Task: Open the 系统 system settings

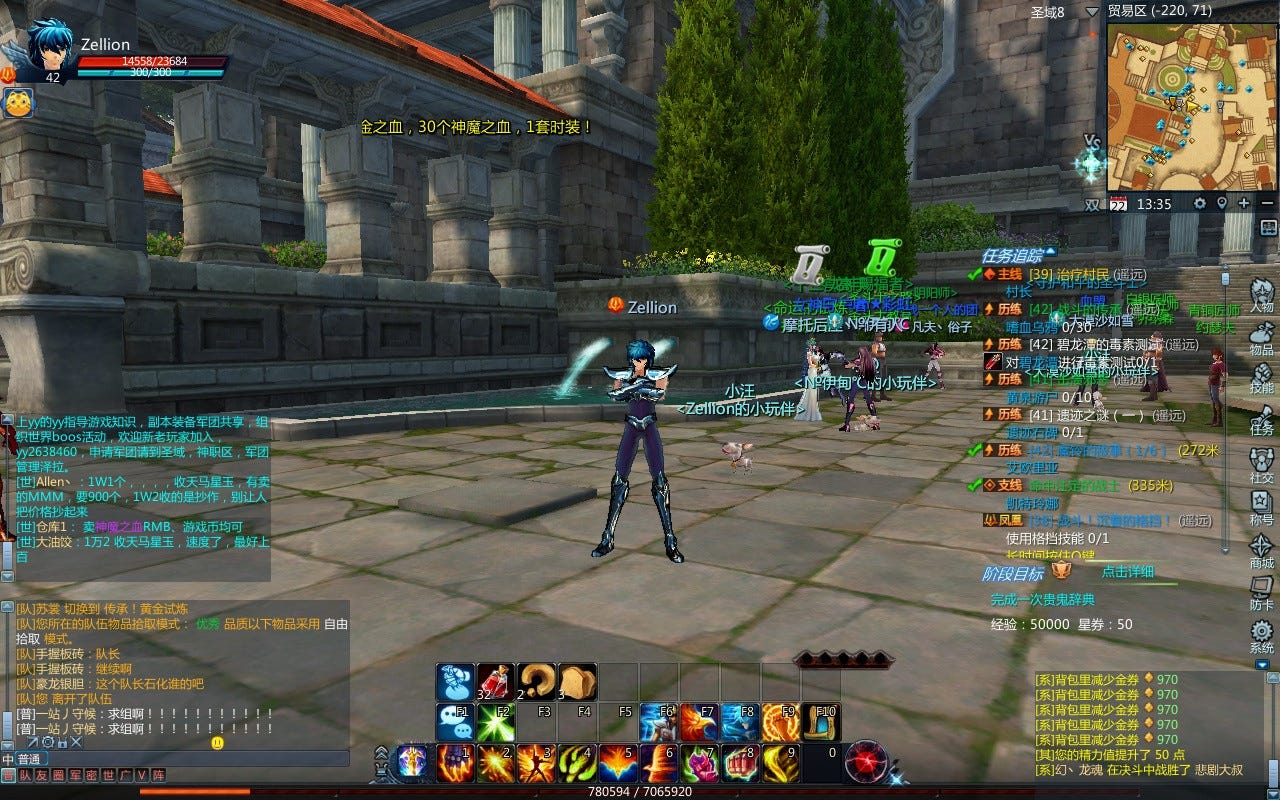Action: pos(1261,634)
